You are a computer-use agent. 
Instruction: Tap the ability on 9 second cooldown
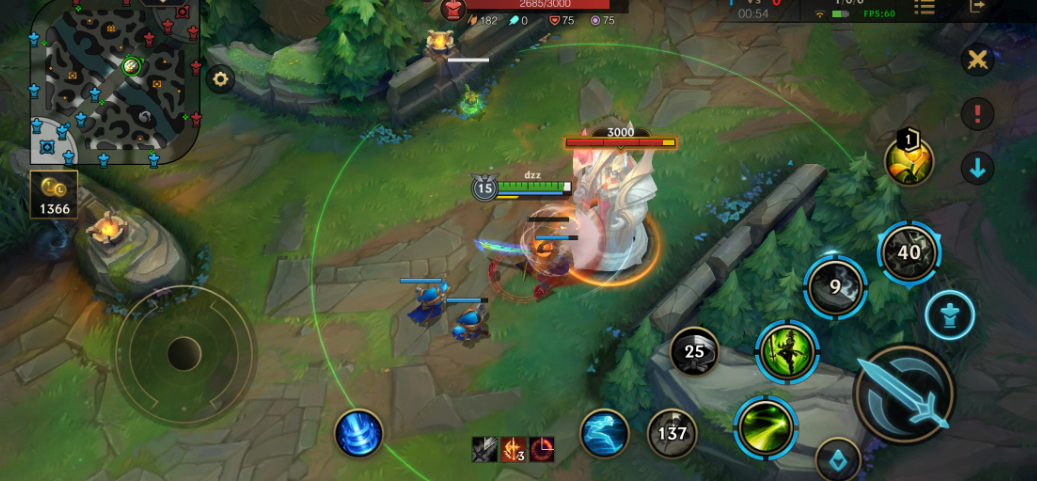835,288
